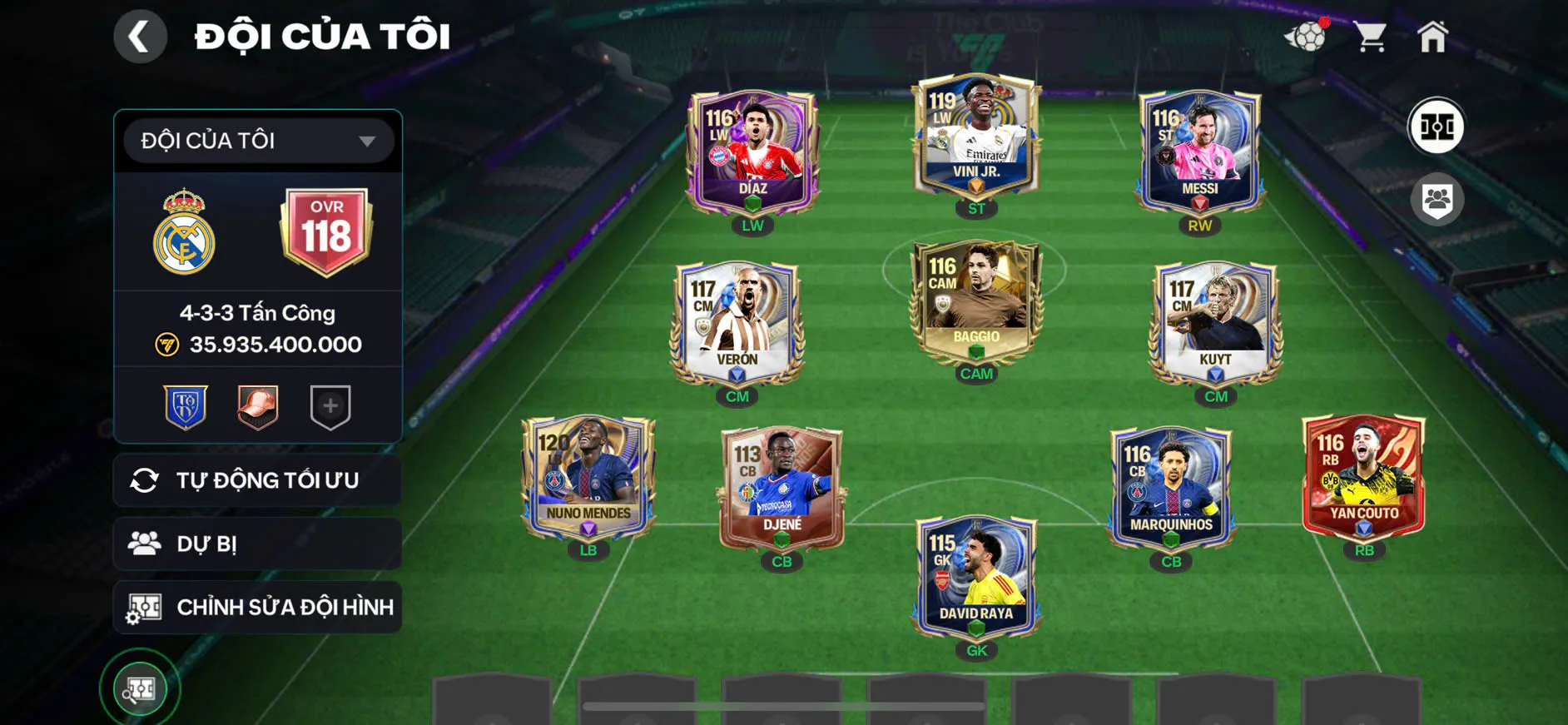
Task: Add a perk in the empty plus slot
Action: 330,406
